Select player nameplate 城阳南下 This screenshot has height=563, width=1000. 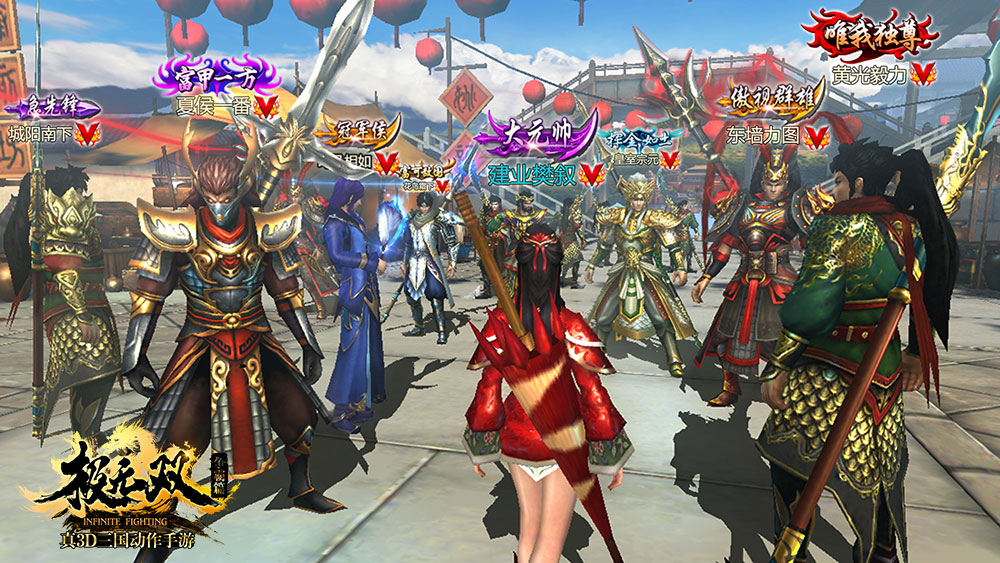point(42,133)
